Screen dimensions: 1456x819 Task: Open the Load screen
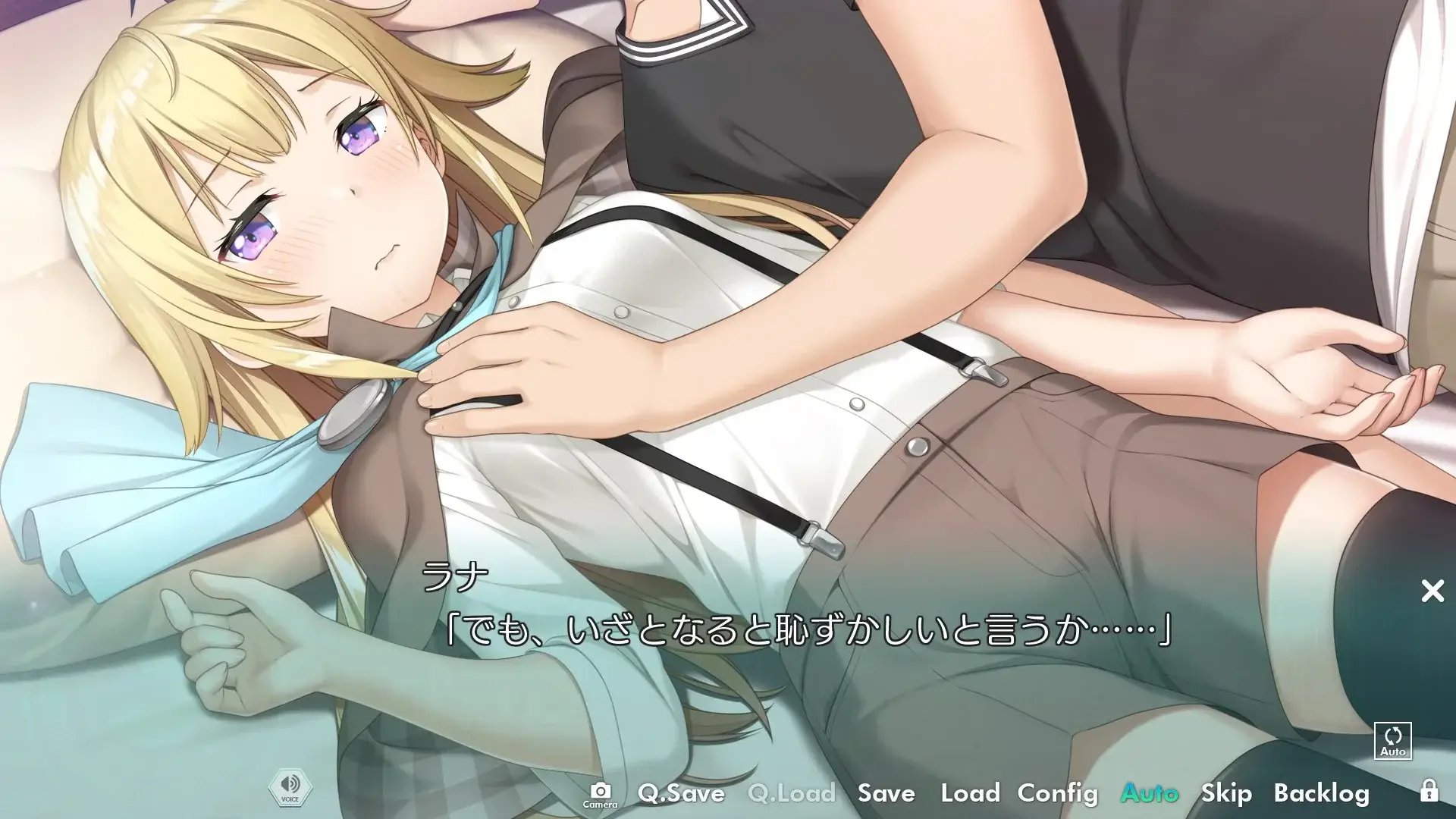[970, 793]
